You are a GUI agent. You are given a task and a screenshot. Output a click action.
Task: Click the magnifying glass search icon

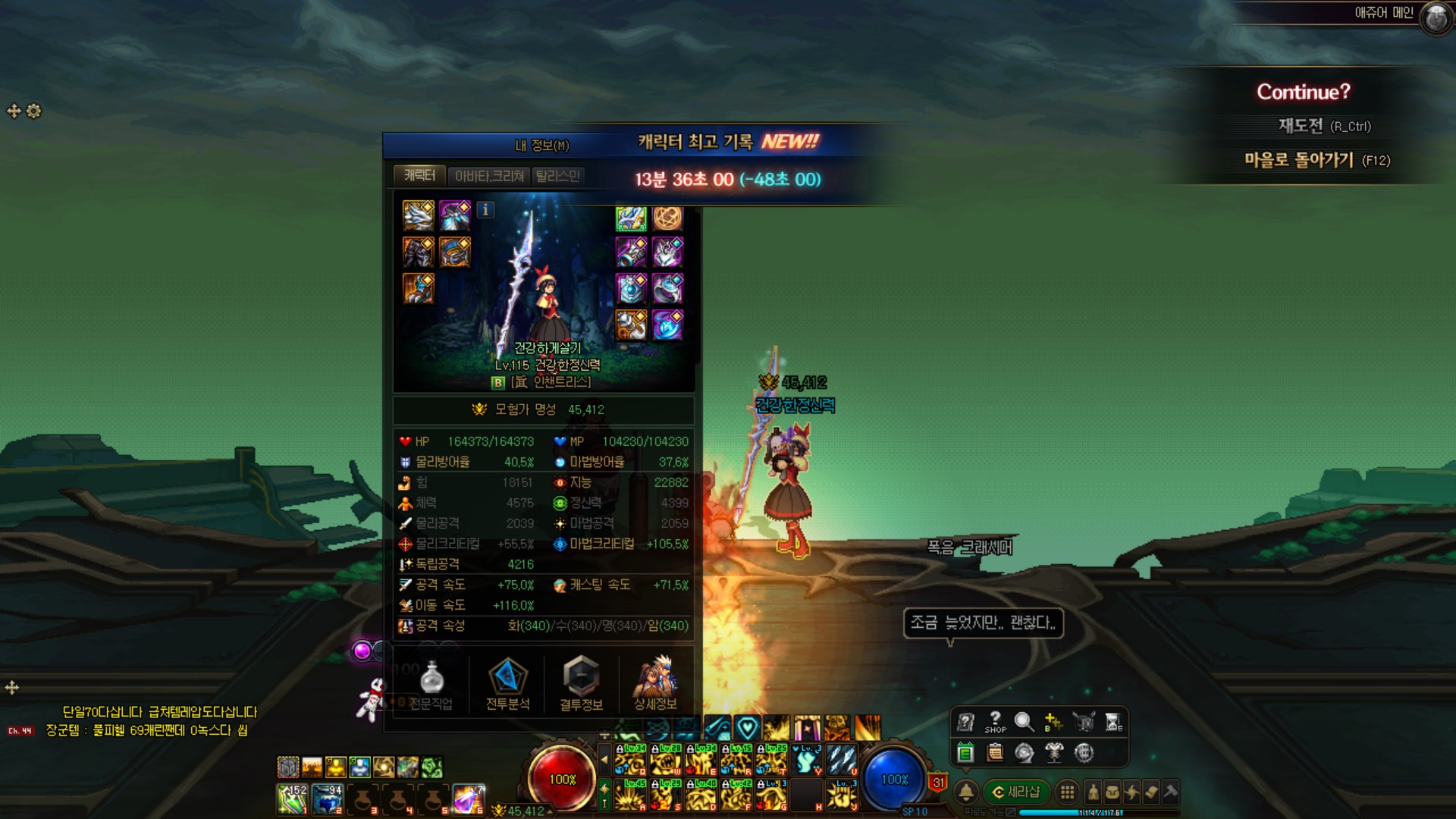[1024, 722]
